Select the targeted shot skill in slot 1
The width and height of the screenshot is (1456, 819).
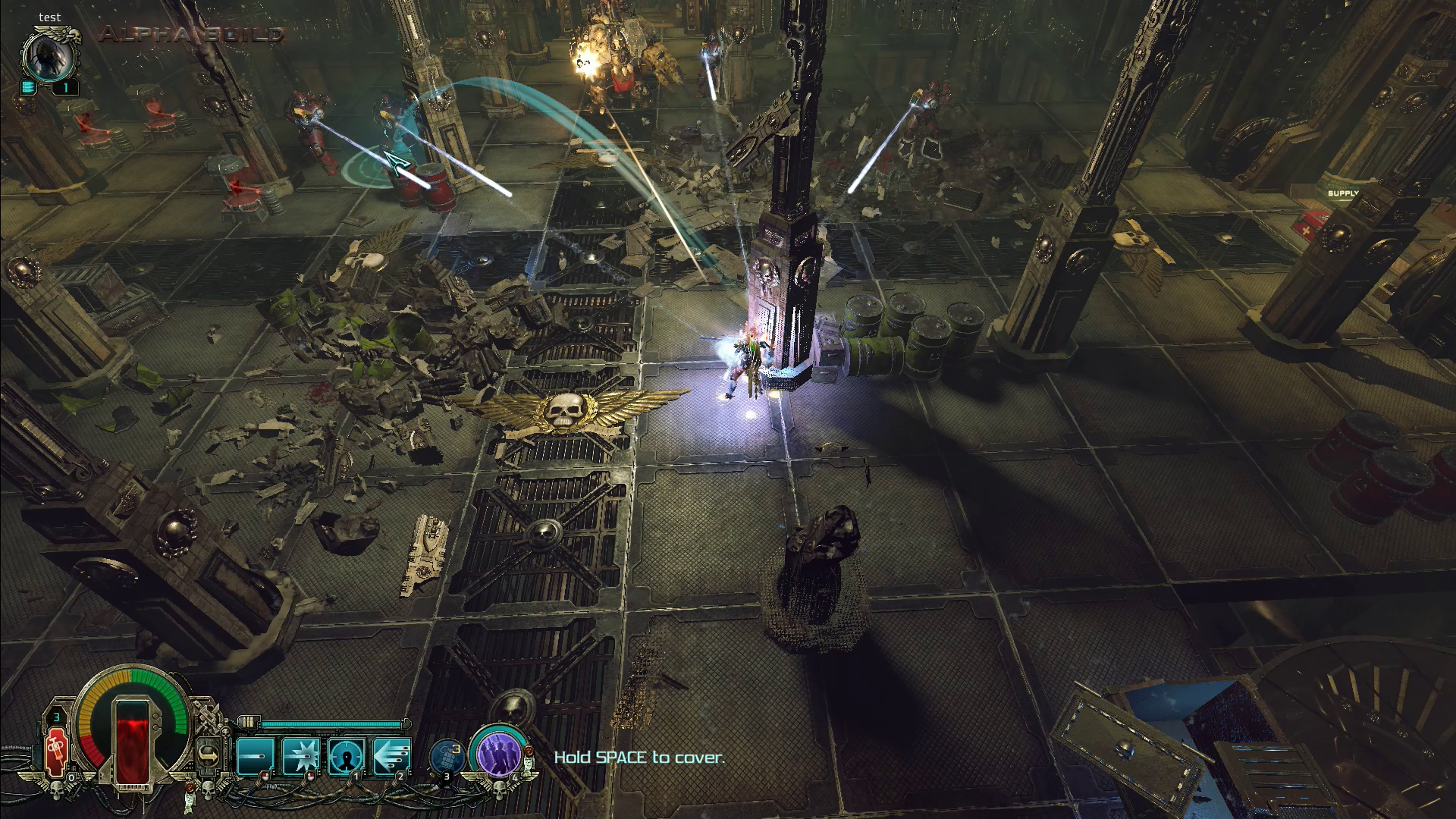(345, 755)
